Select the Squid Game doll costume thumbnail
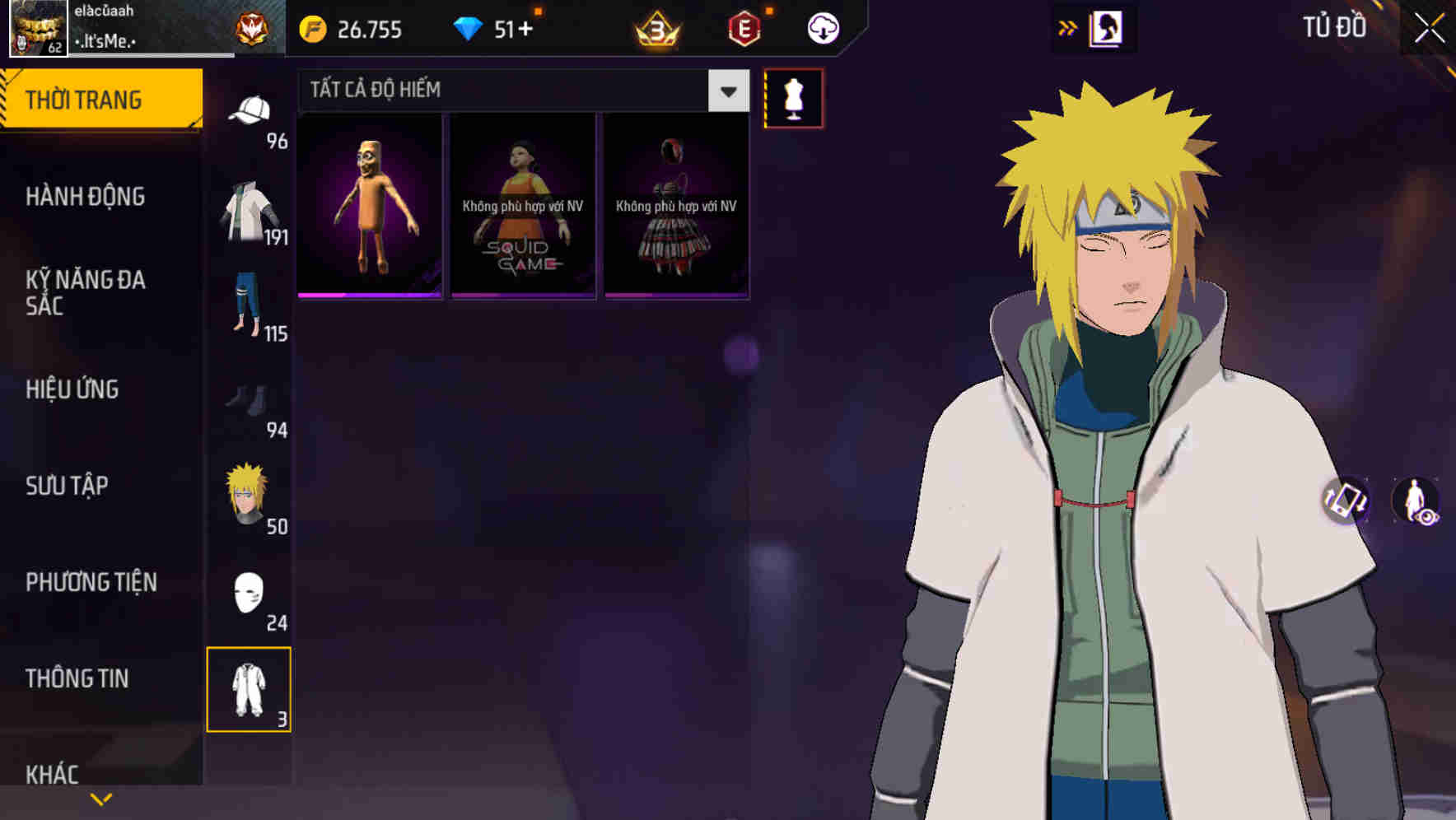Image resolution: width=1456 pixels, height=820 pixels. pyautogui.click(x=522, y=203)
